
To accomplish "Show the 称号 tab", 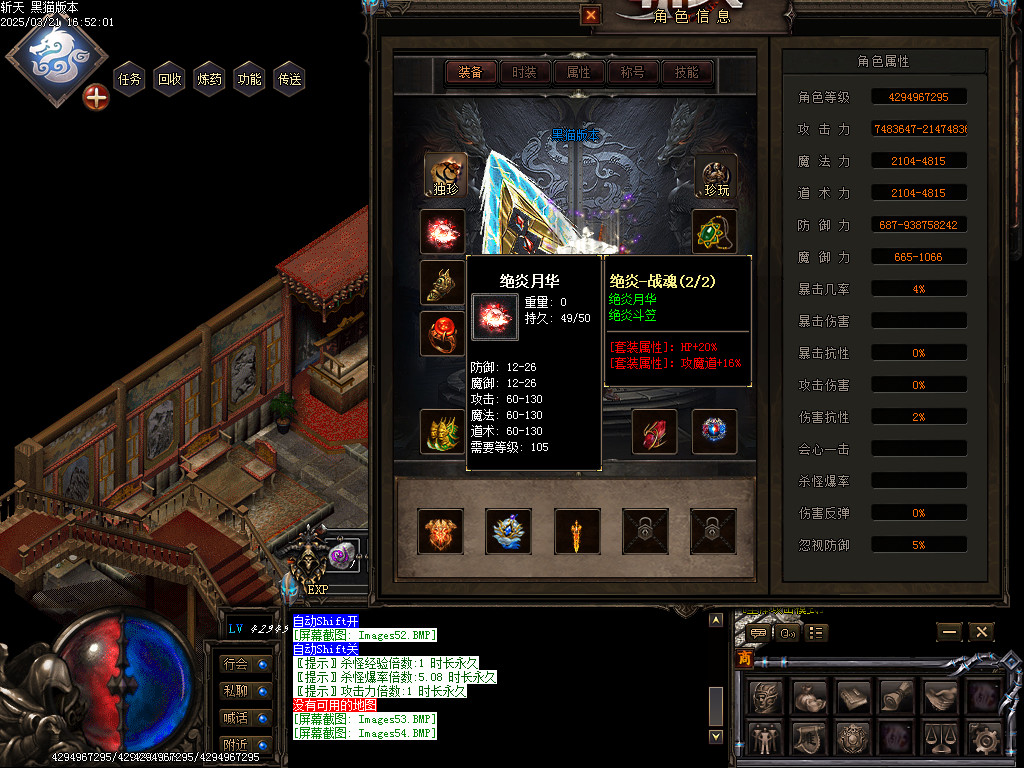I will (632, 72).
